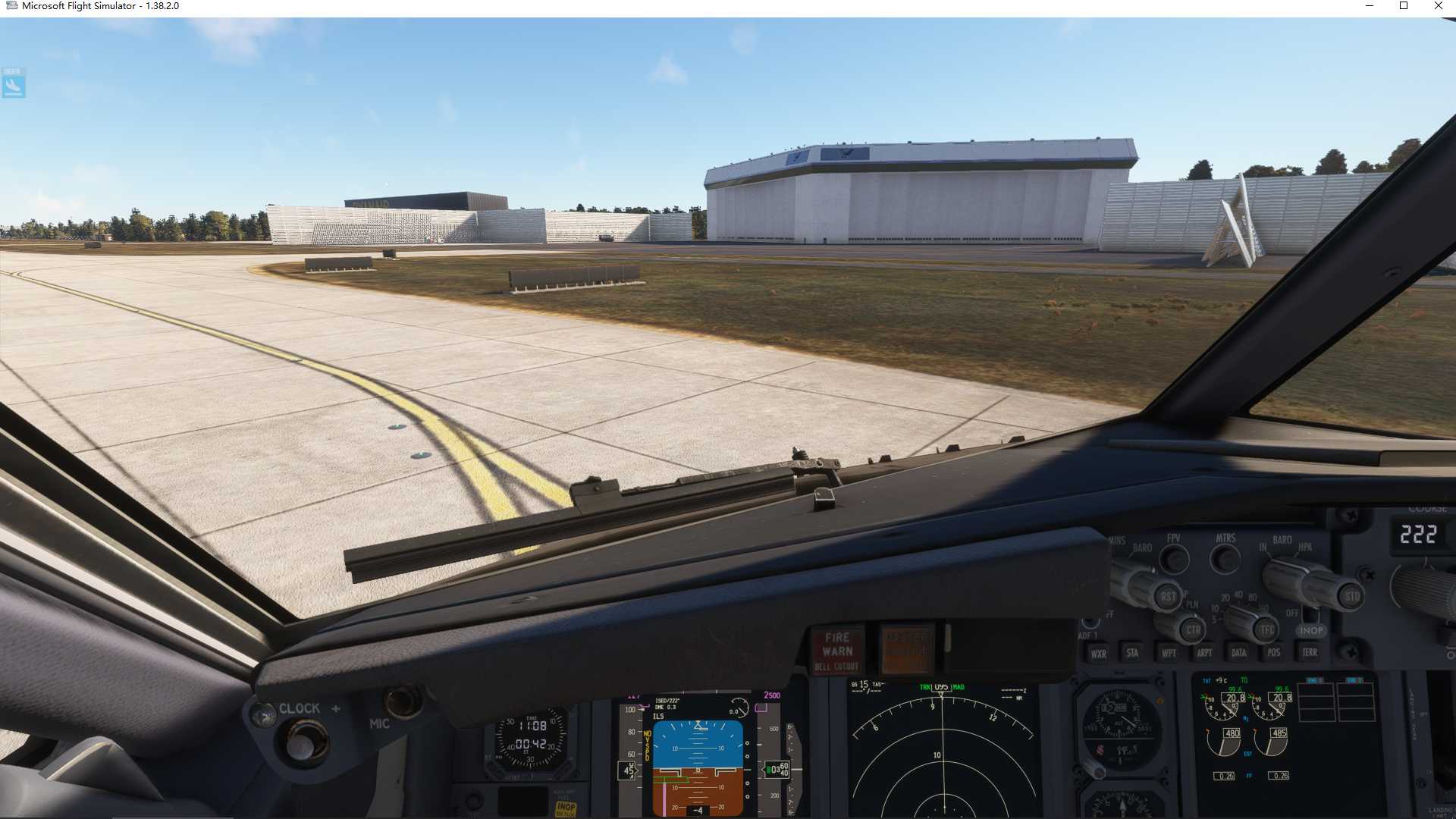Click the FPV flight path vector button

click(x=1175, y=560)
